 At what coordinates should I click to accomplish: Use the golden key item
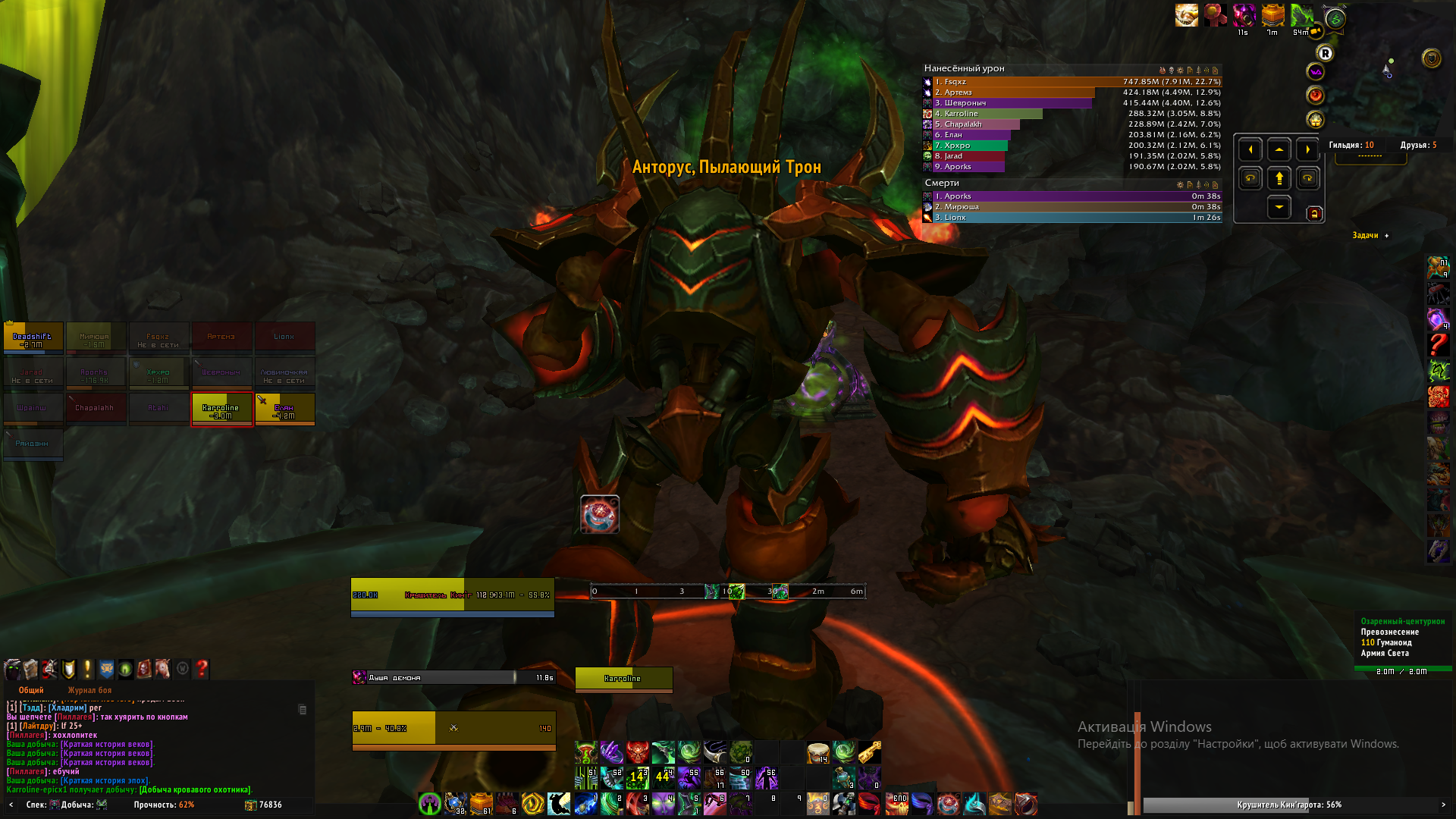point(869,752)
